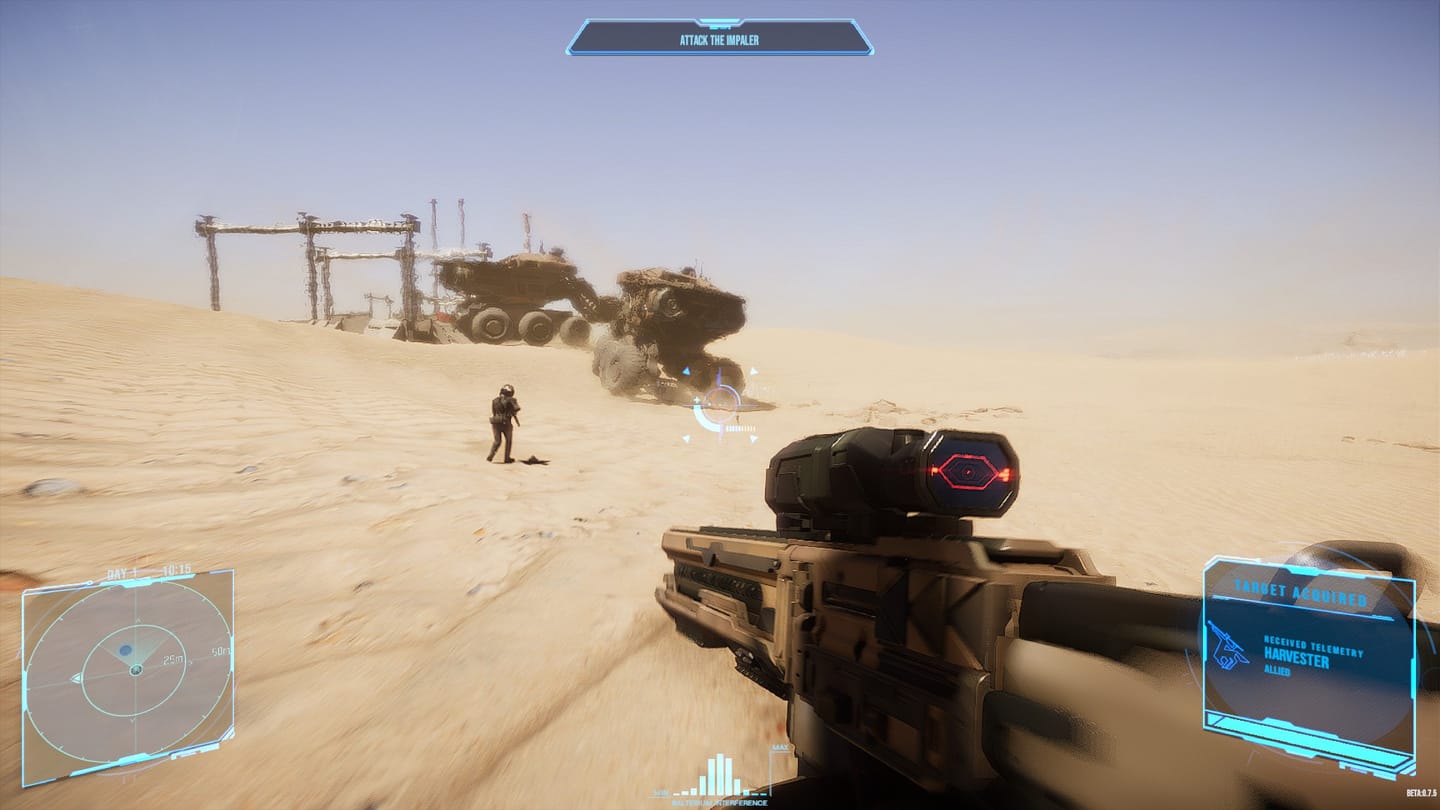Click the harvester icon in target panel
Viewport: 1440px width, 810px height.
[1227, 645]
